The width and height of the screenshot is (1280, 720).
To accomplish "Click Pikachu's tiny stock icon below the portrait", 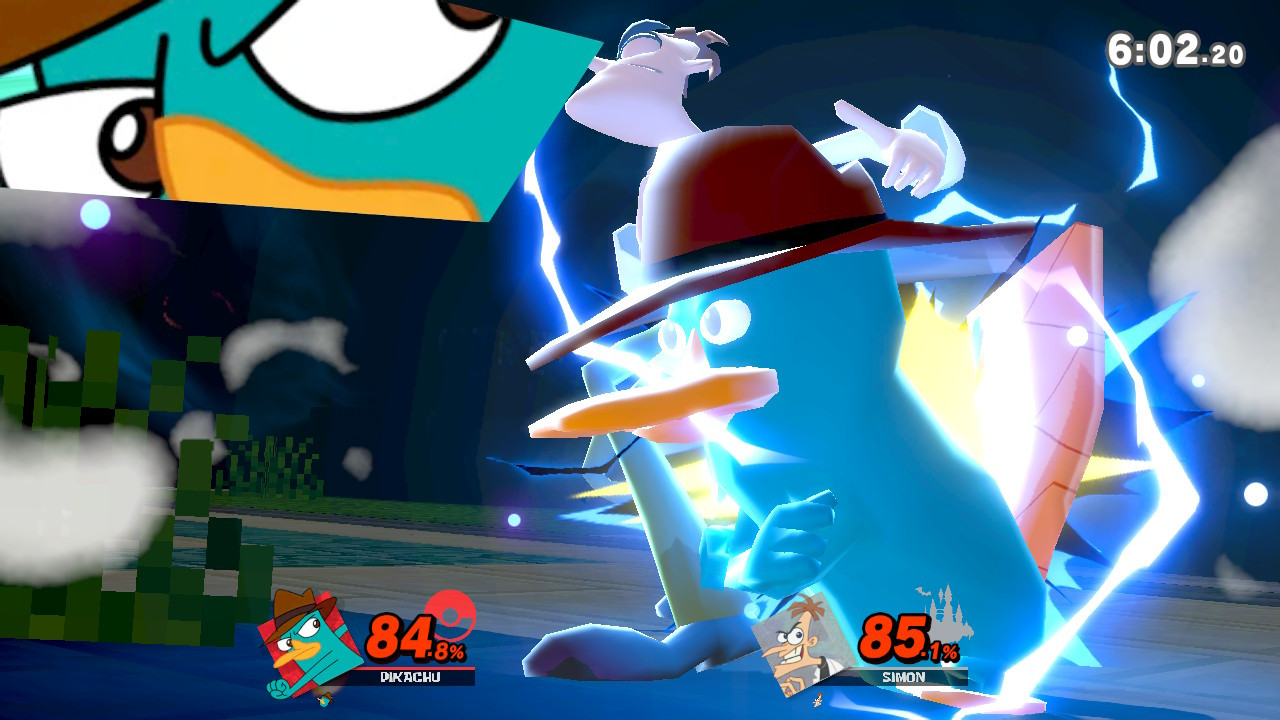I will [x=326, y=697].
